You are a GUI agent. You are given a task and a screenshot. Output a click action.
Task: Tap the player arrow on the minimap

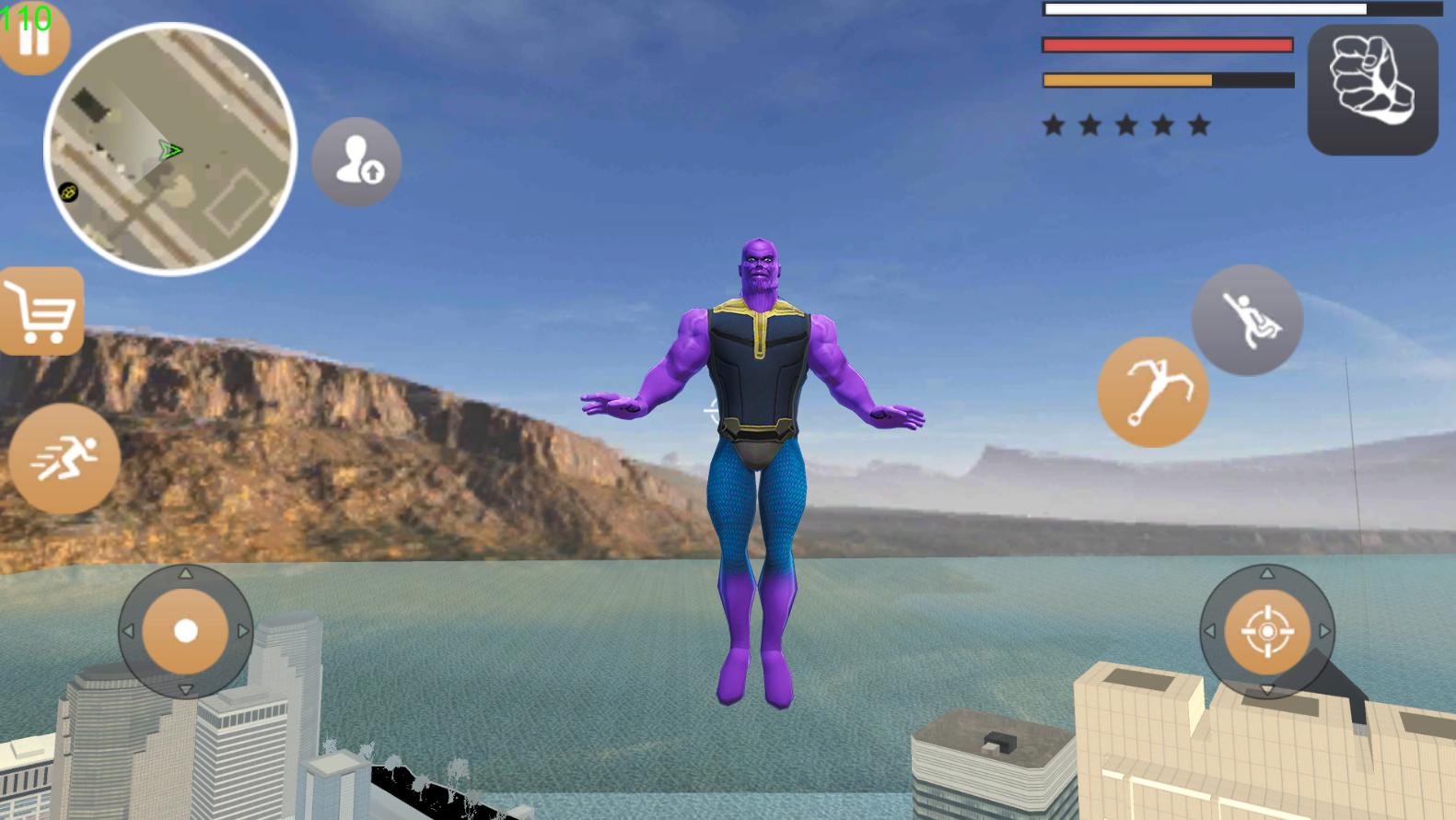171,150
